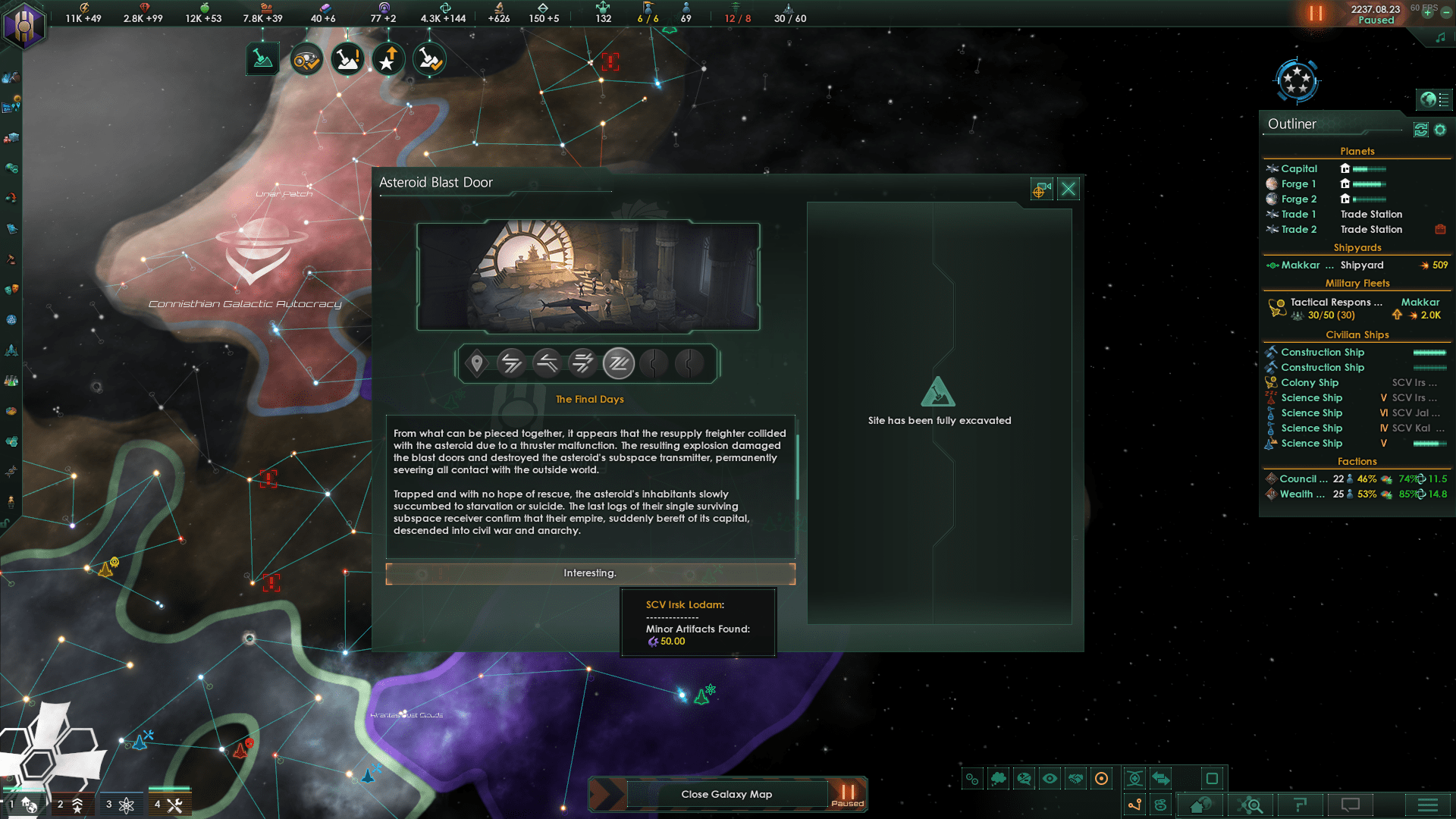Screen dimensions: 1456x819
Task: Click the music note icon top right
Action: coord(1441,36)
